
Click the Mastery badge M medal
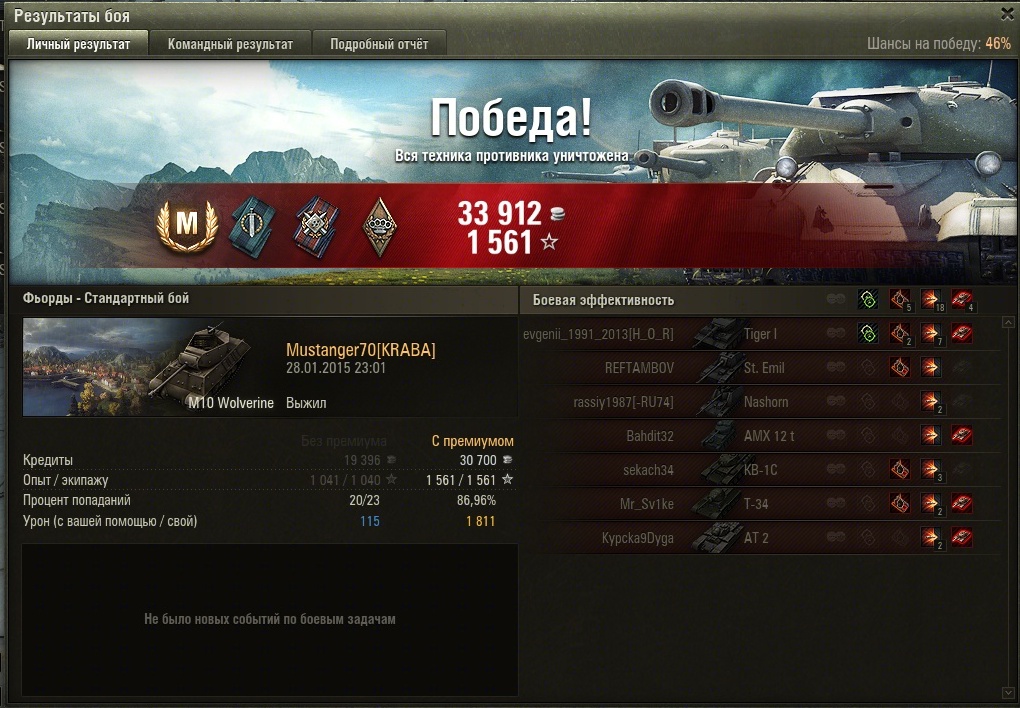point(187,225)
